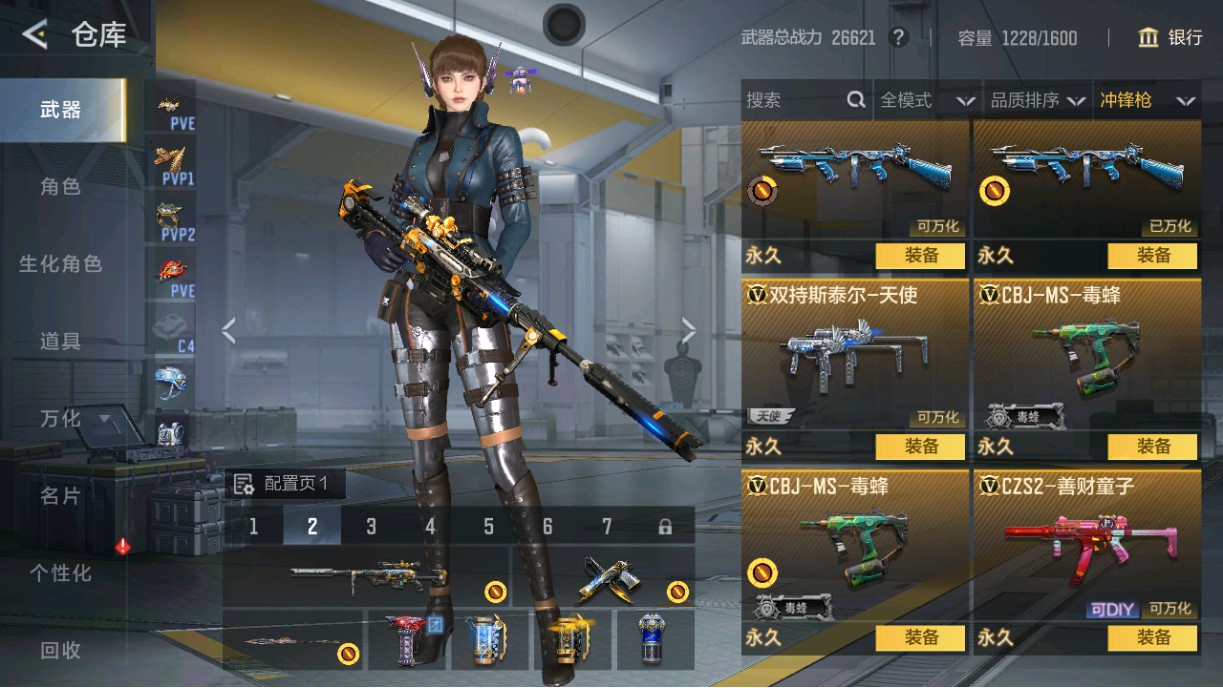Open the 配置页1 loadout page selector

287,485
